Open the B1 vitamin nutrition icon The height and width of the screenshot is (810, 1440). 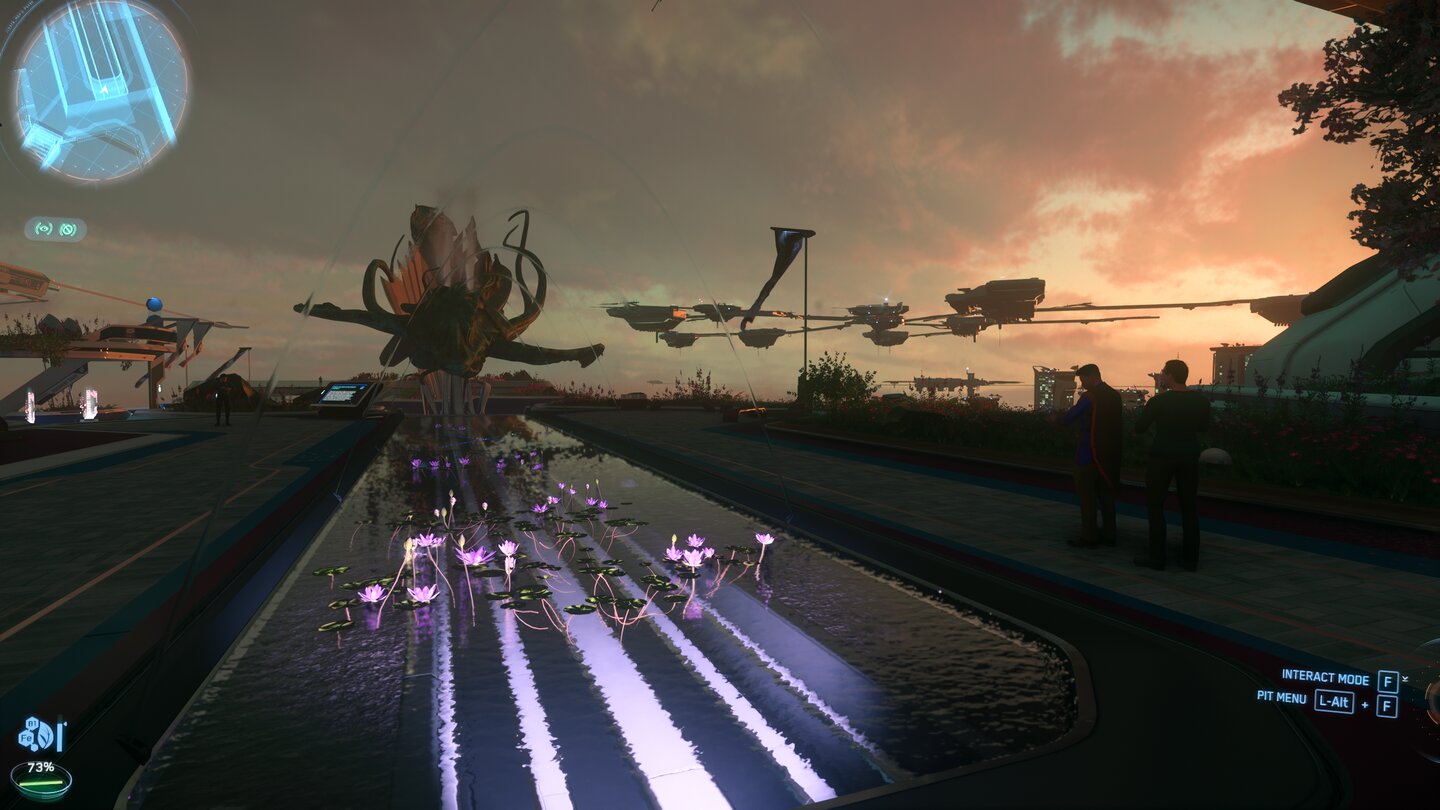point(32,723)
